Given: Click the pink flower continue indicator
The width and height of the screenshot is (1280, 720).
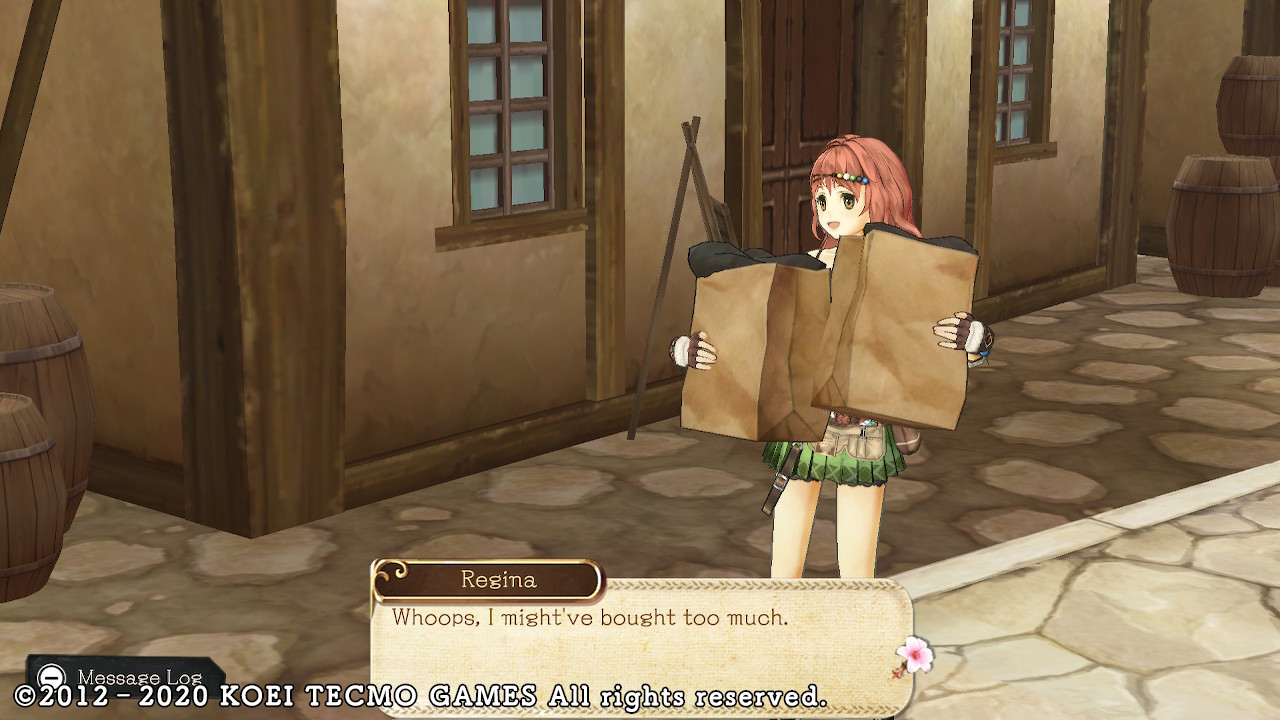Looking at the screenshot, I should 914,655.
